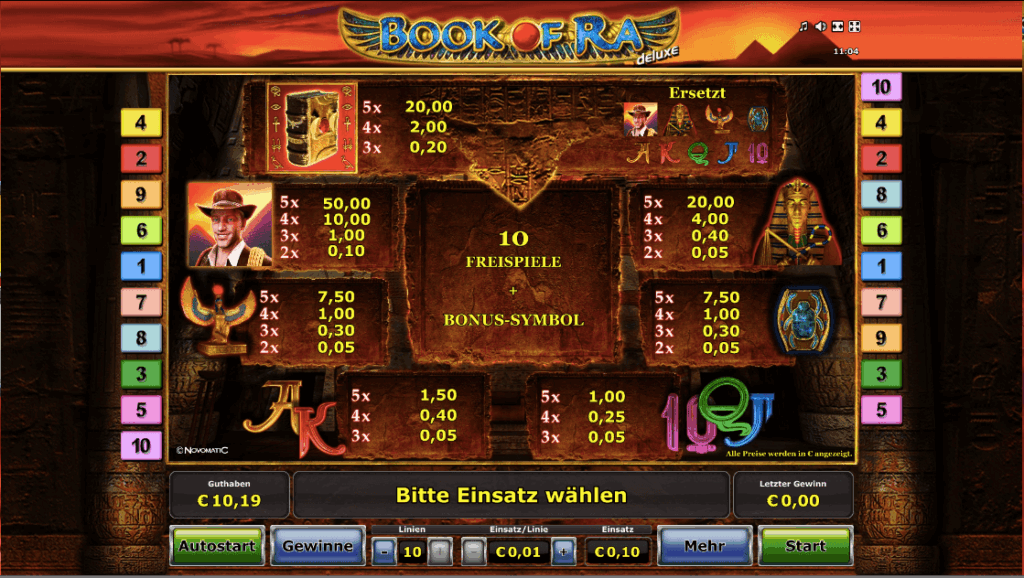
Task: Toggle the music note icon
Action: pyautogui.click(x=803, y=27)
